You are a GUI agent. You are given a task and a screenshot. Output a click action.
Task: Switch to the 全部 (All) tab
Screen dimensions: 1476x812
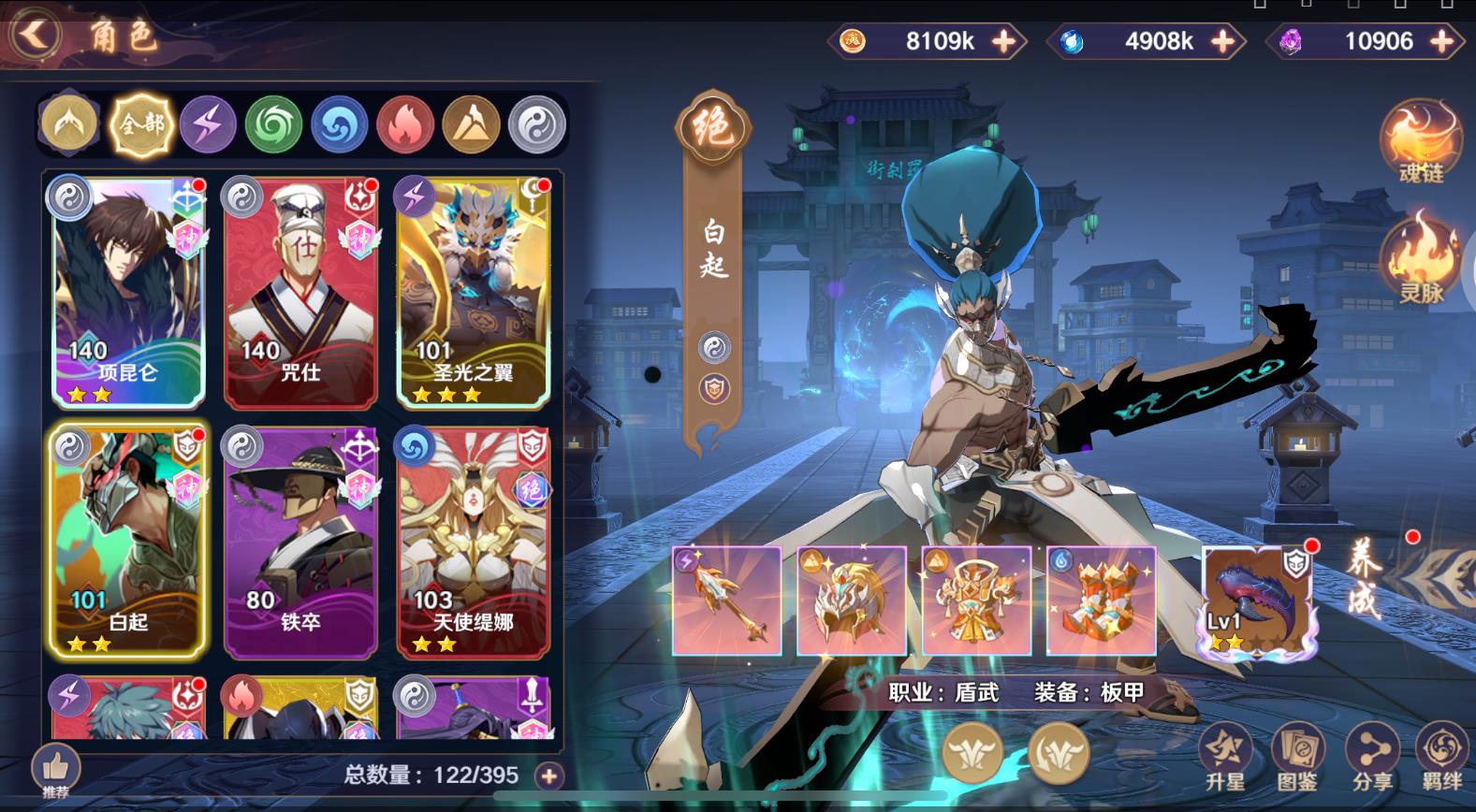tap(140, 123)
